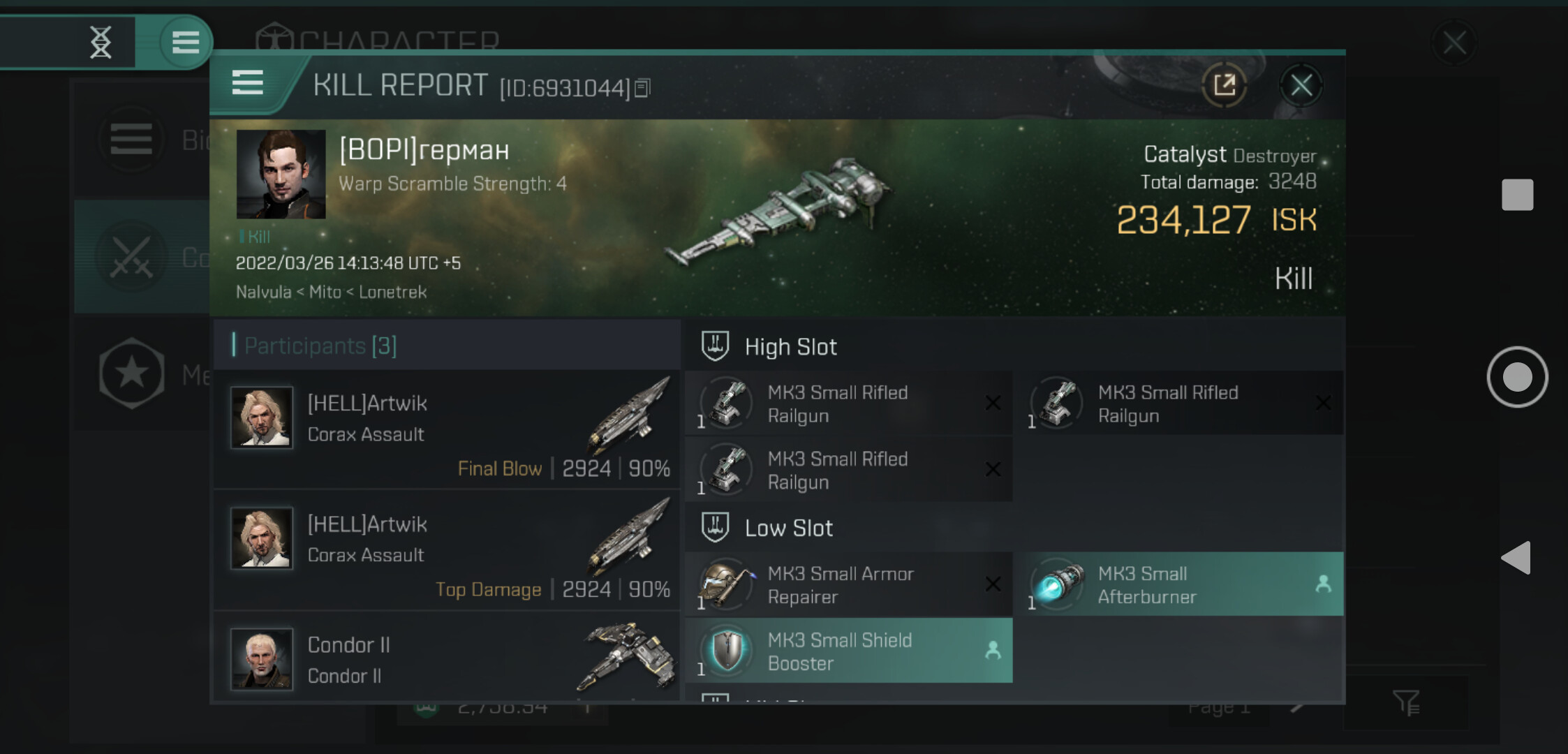Share the kill report via export icon
Image resolution: width=1568 pixels, height=754 pixels.
[1224, 86]
